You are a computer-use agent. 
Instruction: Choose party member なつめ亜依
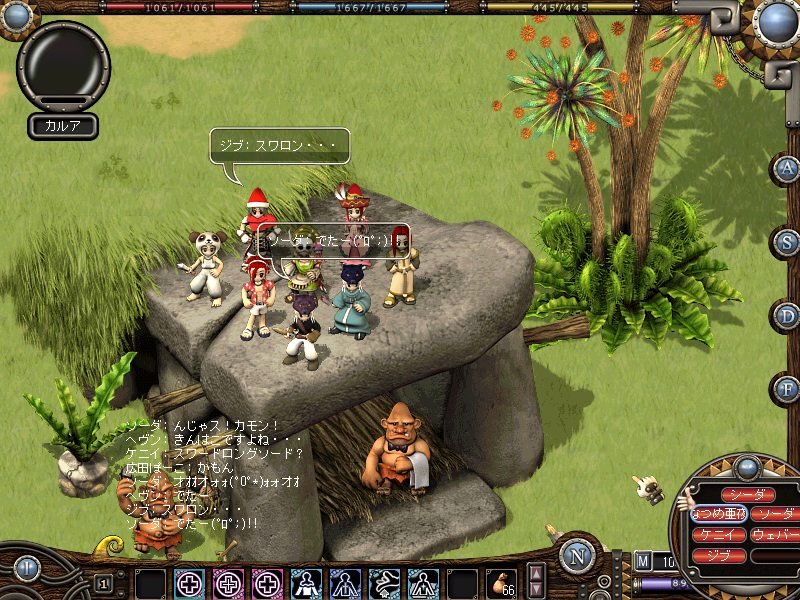click(x=718, y=514)
